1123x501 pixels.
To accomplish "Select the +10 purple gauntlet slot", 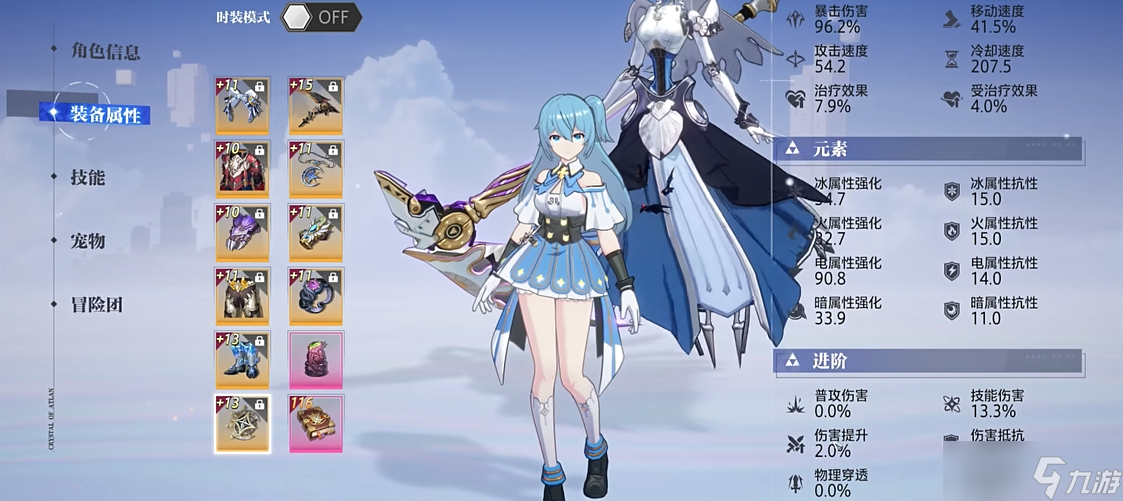I will click(x=242, y=233).
